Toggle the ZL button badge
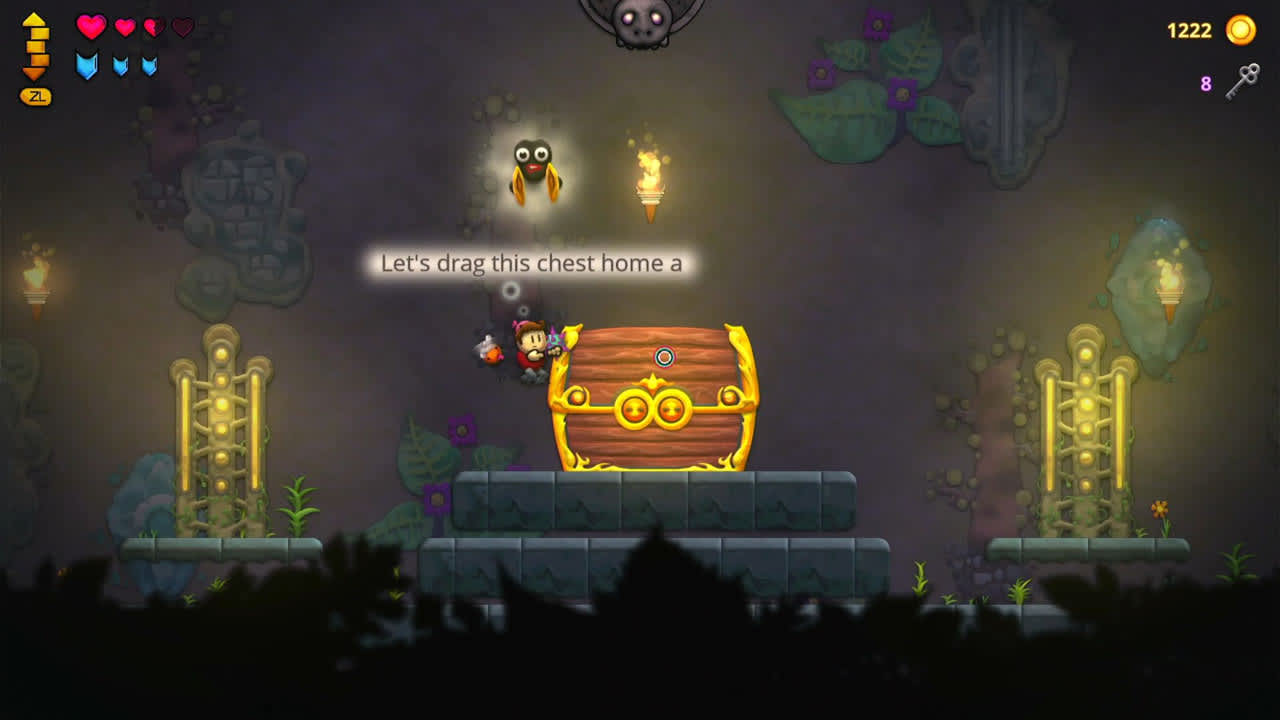 [x=35, y=97]
